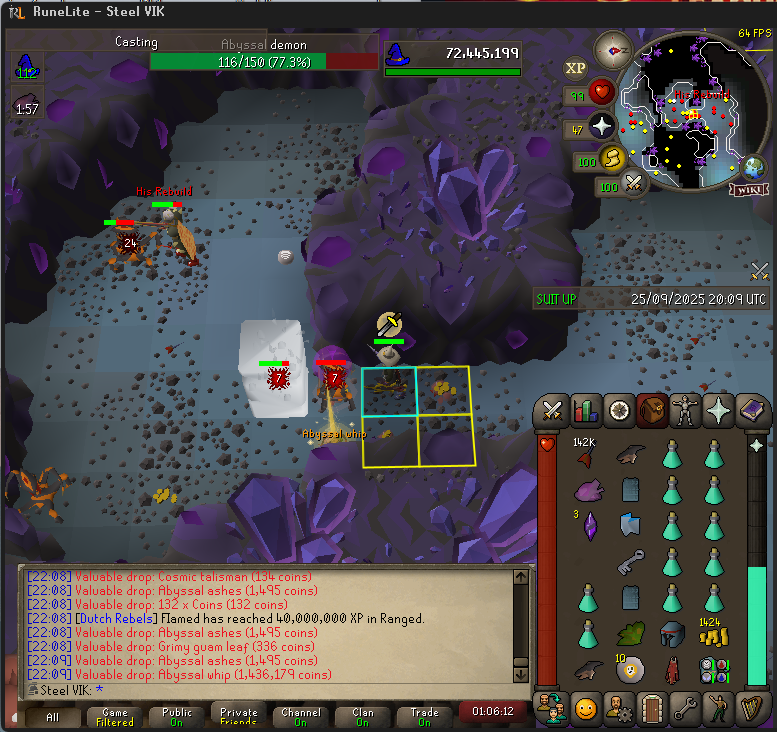Image resolution: width=777 pixels, height=732 pixels.
Task: Open the Emotes tab
Action: pos(717,708)
